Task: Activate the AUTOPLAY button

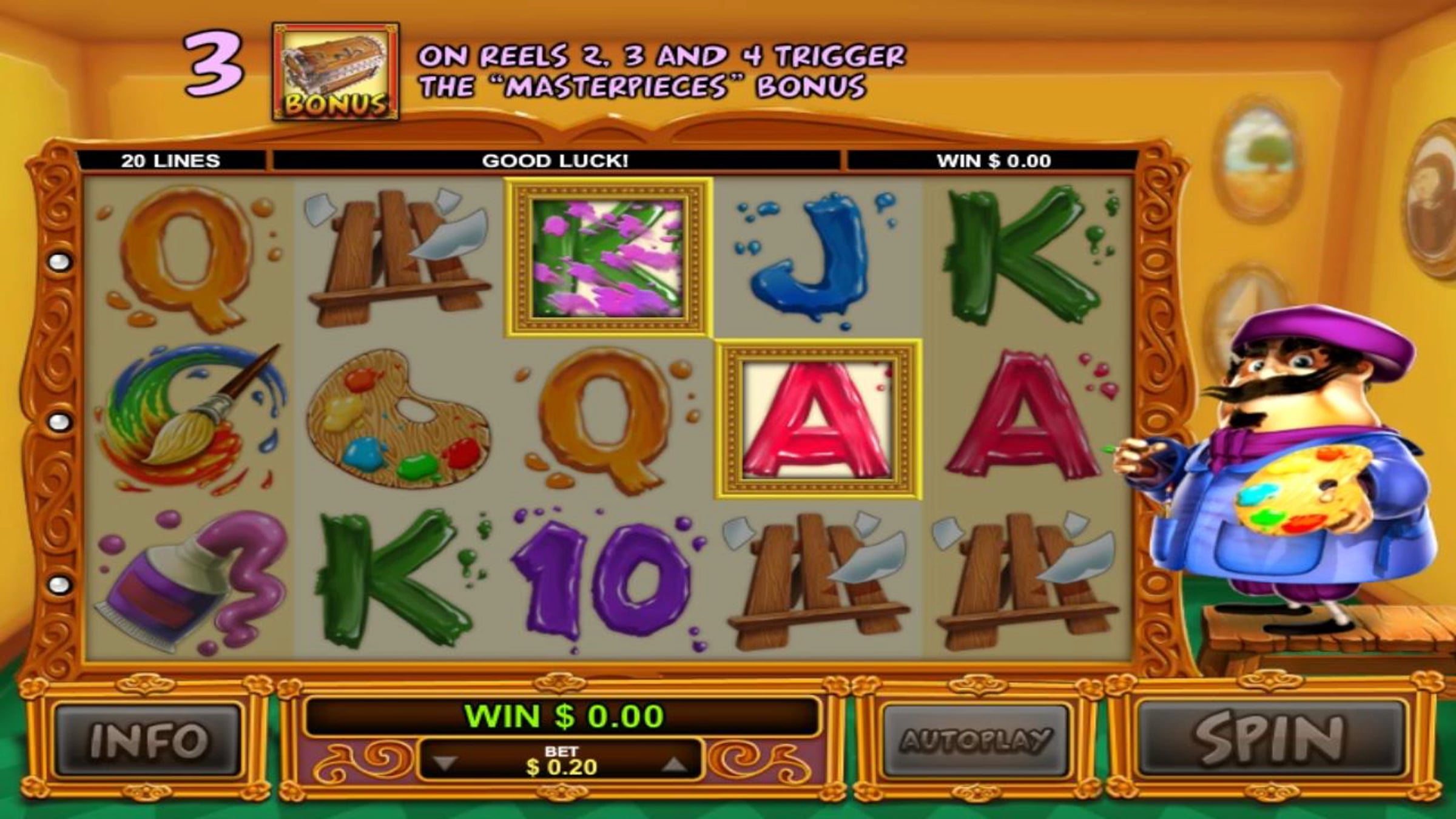Action: [975, 740]
